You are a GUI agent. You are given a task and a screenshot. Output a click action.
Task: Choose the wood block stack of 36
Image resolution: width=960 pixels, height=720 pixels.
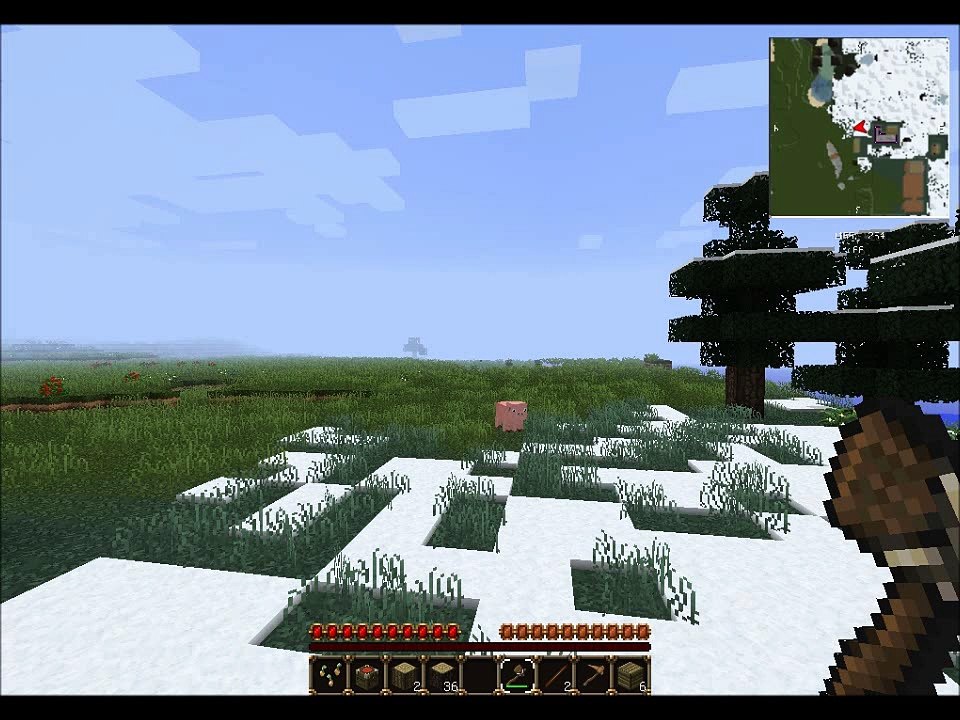pyautogui.click(x=442, y=675)
